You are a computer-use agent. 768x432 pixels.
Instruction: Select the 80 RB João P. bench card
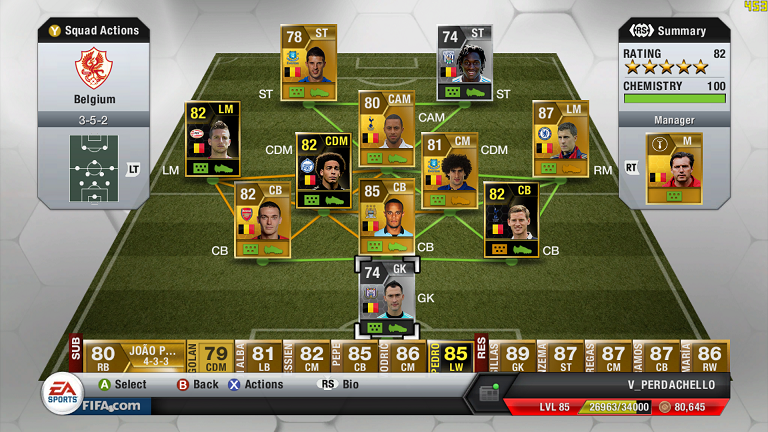tap(128, 358)
